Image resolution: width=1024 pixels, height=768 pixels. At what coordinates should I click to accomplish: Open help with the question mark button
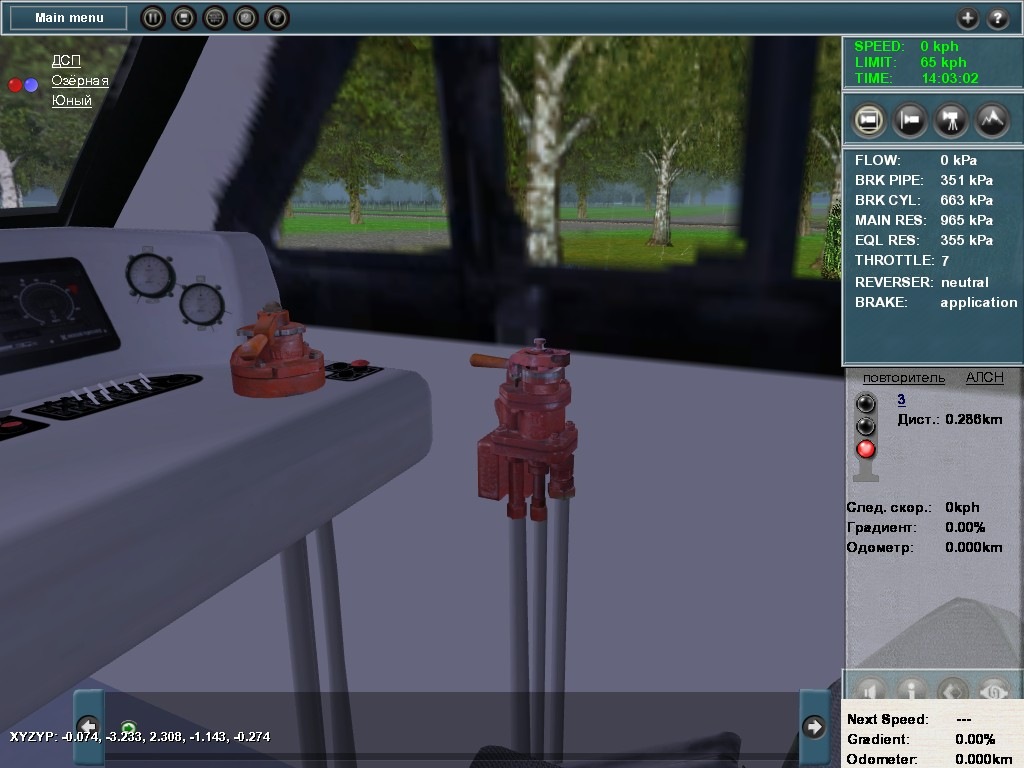tap(998, 18)
